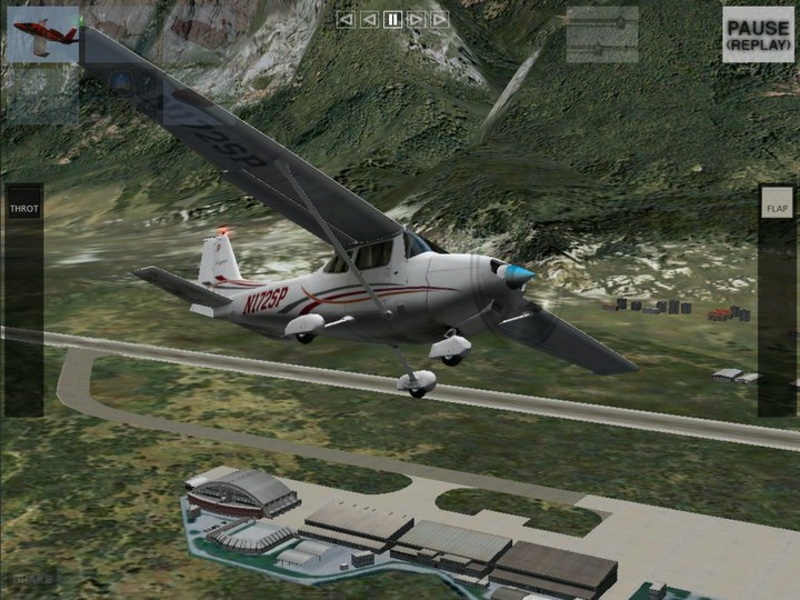Pause the replay with the center pause control
This screenshot has height=600, width=800.
[393, 19]
